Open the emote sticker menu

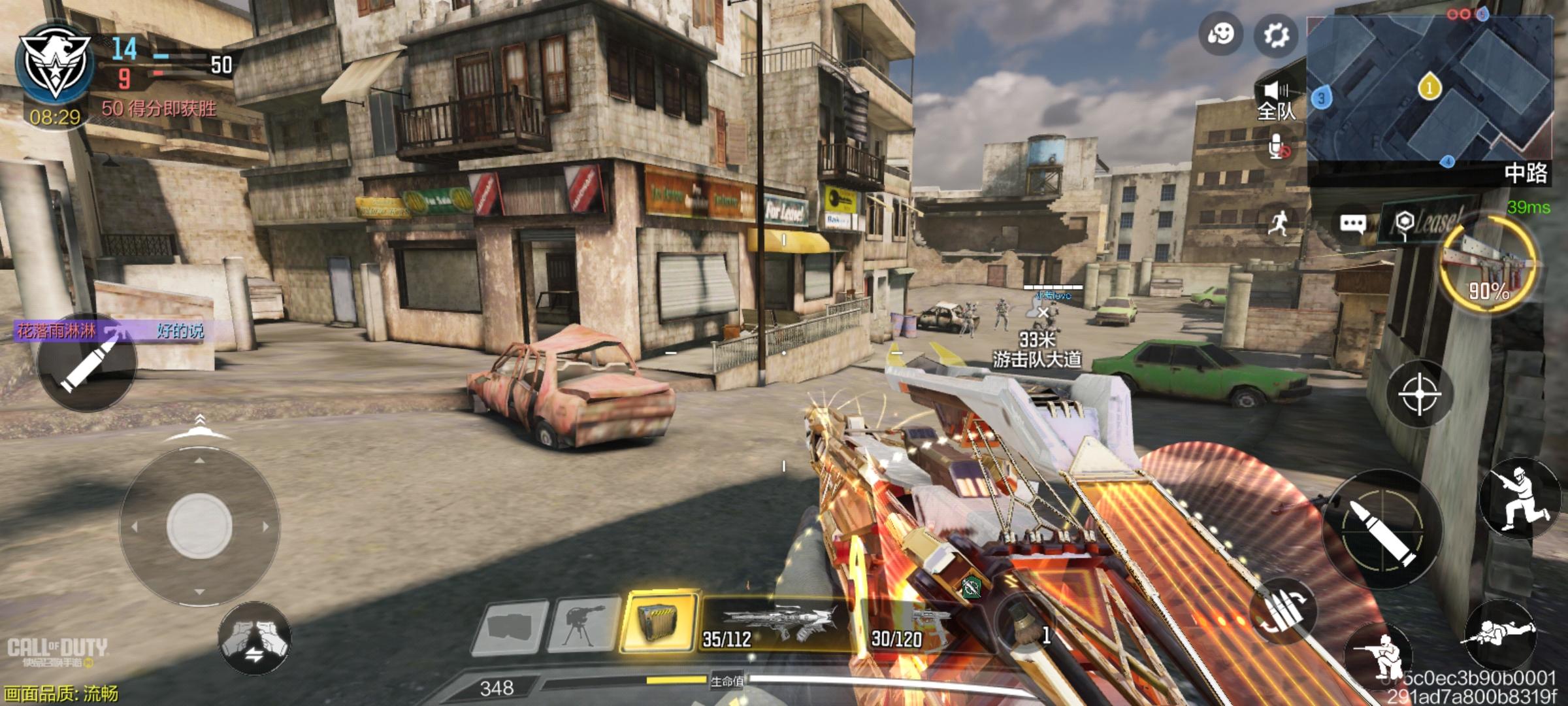point(1220,33)
